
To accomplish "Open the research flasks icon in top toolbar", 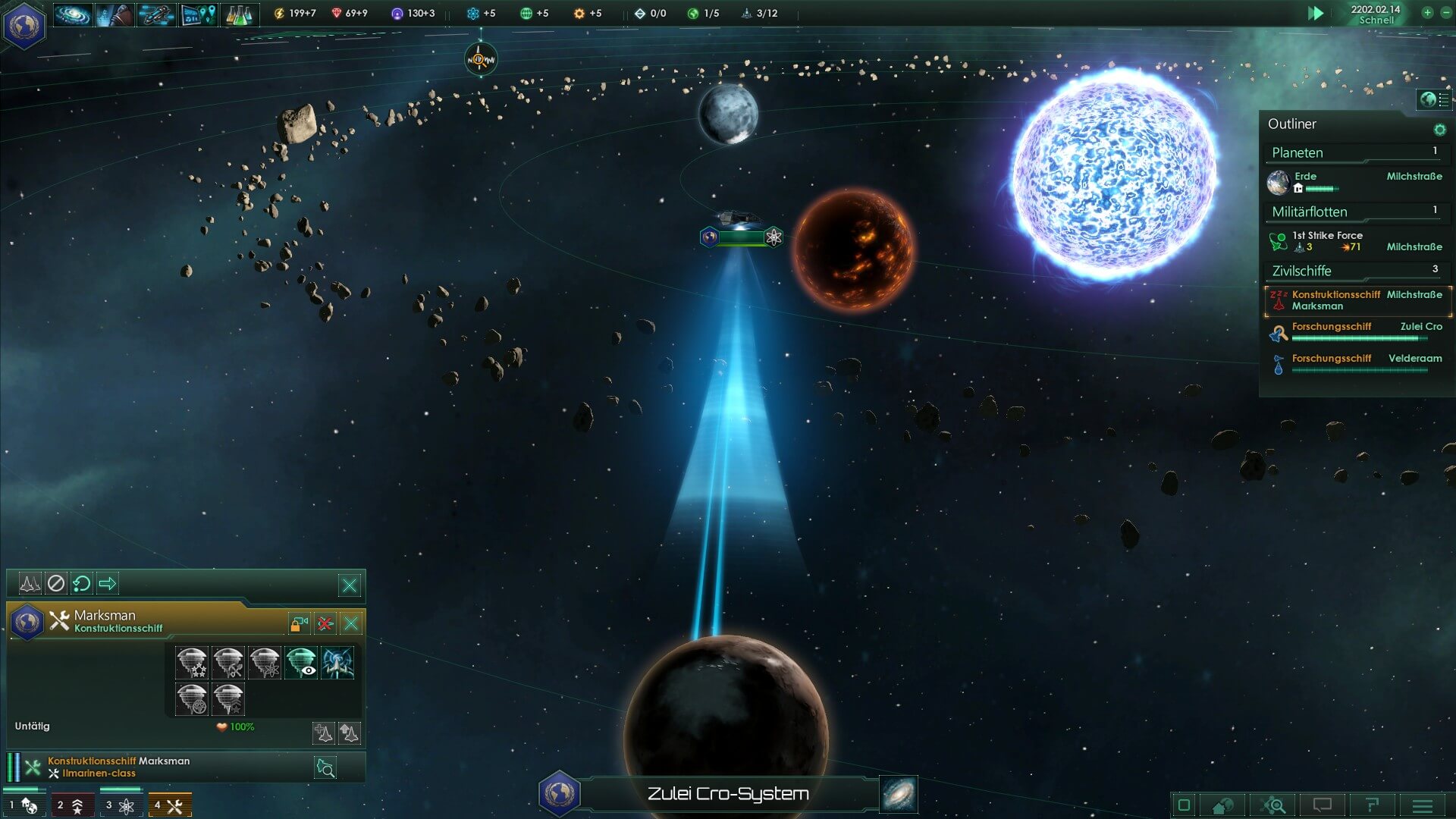I will (240, 14).
